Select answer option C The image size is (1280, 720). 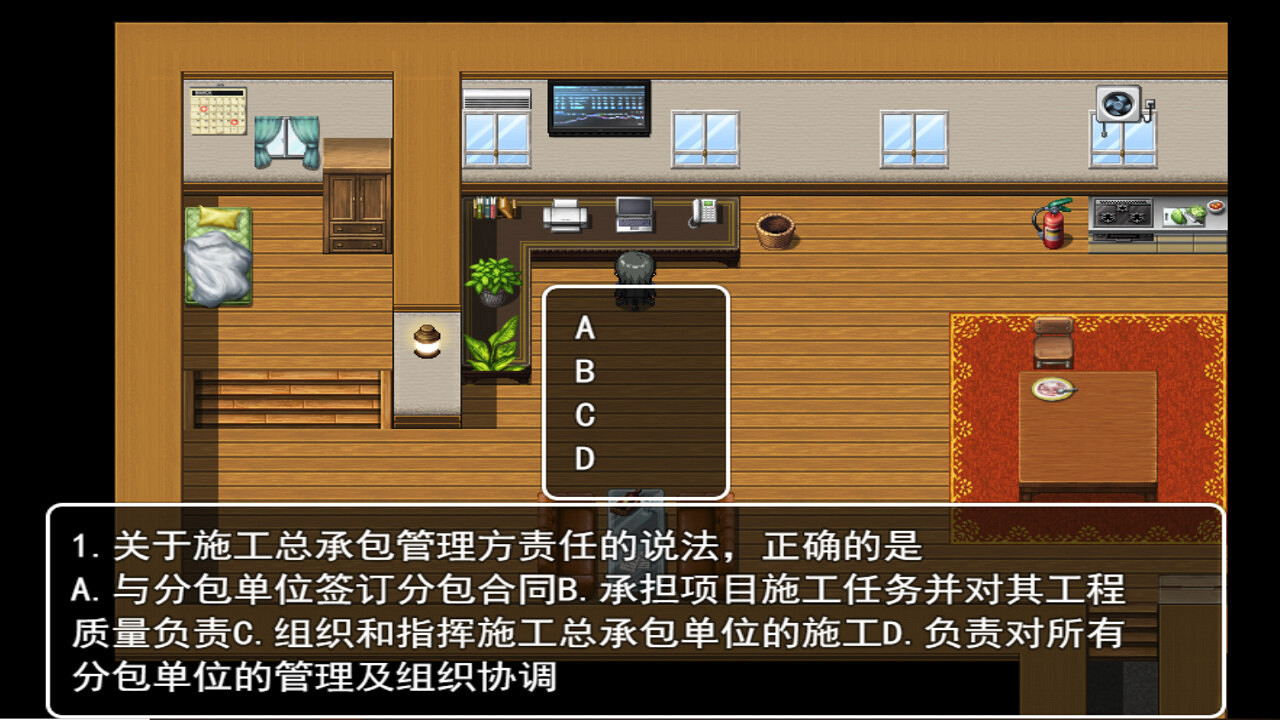tap(585, 416)
